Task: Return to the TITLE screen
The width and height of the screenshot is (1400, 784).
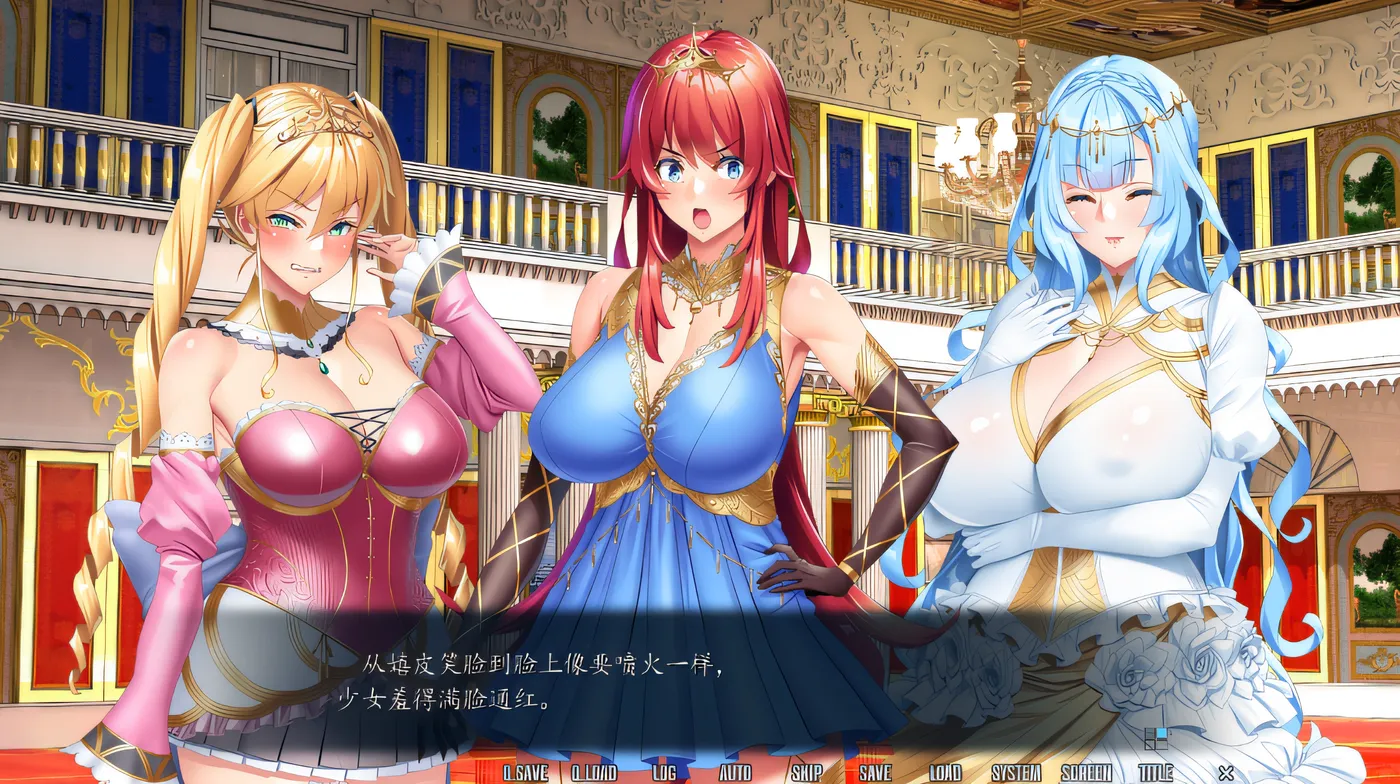Action: [1156, 771]
